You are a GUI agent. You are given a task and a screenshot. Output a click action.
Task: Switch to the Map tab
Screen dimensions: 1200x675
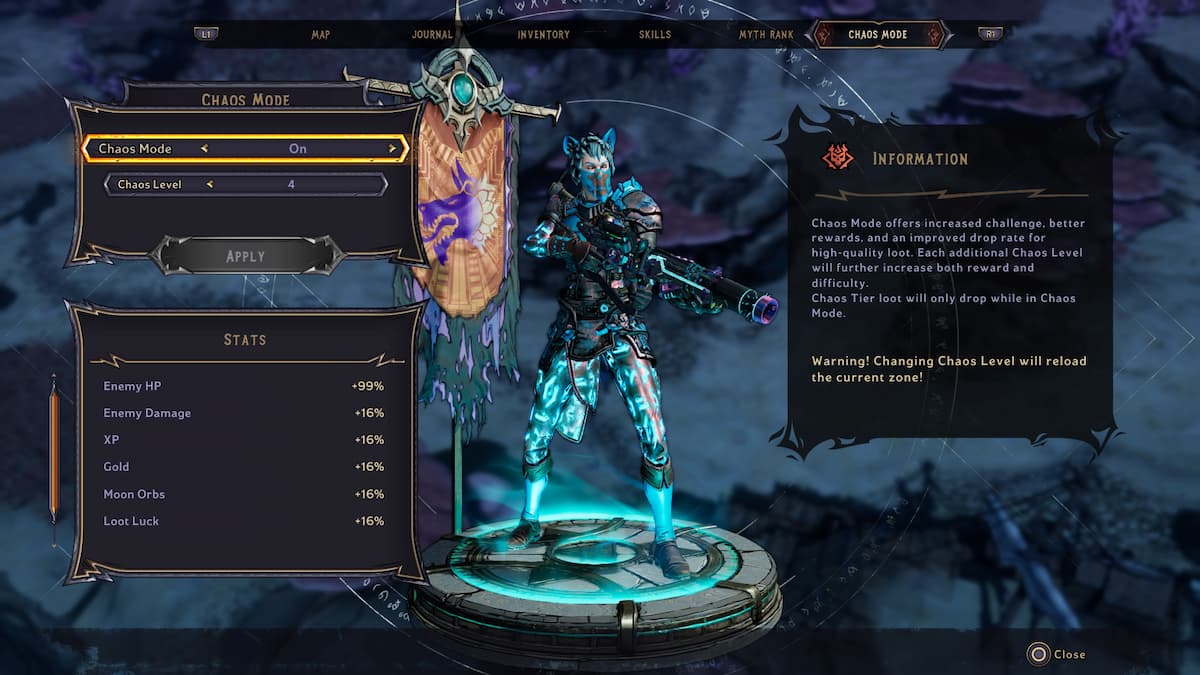coord(320,34)
